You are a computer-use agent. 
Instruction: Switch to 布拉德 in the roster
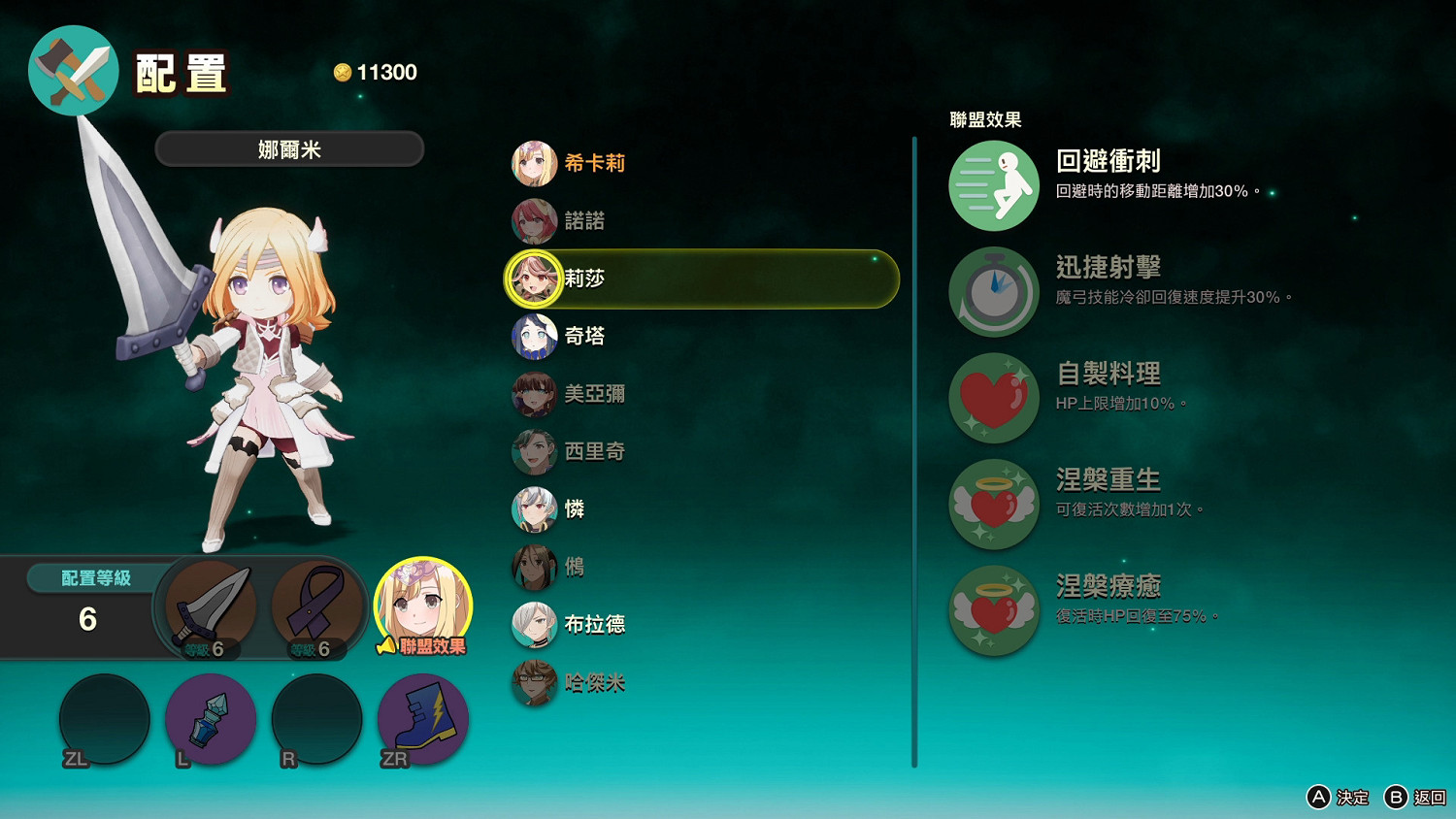(533, 625)
